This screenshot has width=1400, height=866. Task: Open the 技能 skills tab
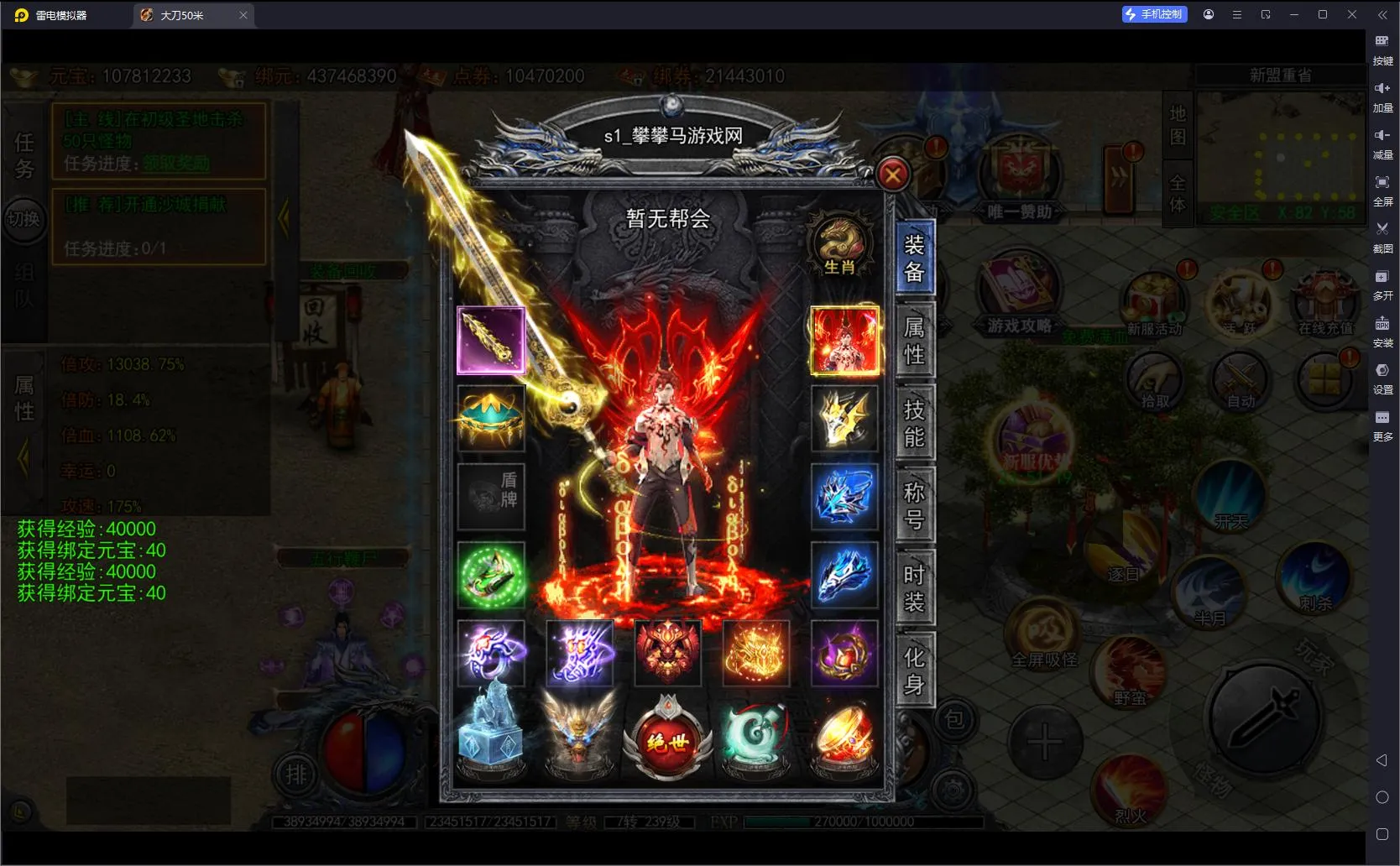point(914,422)
